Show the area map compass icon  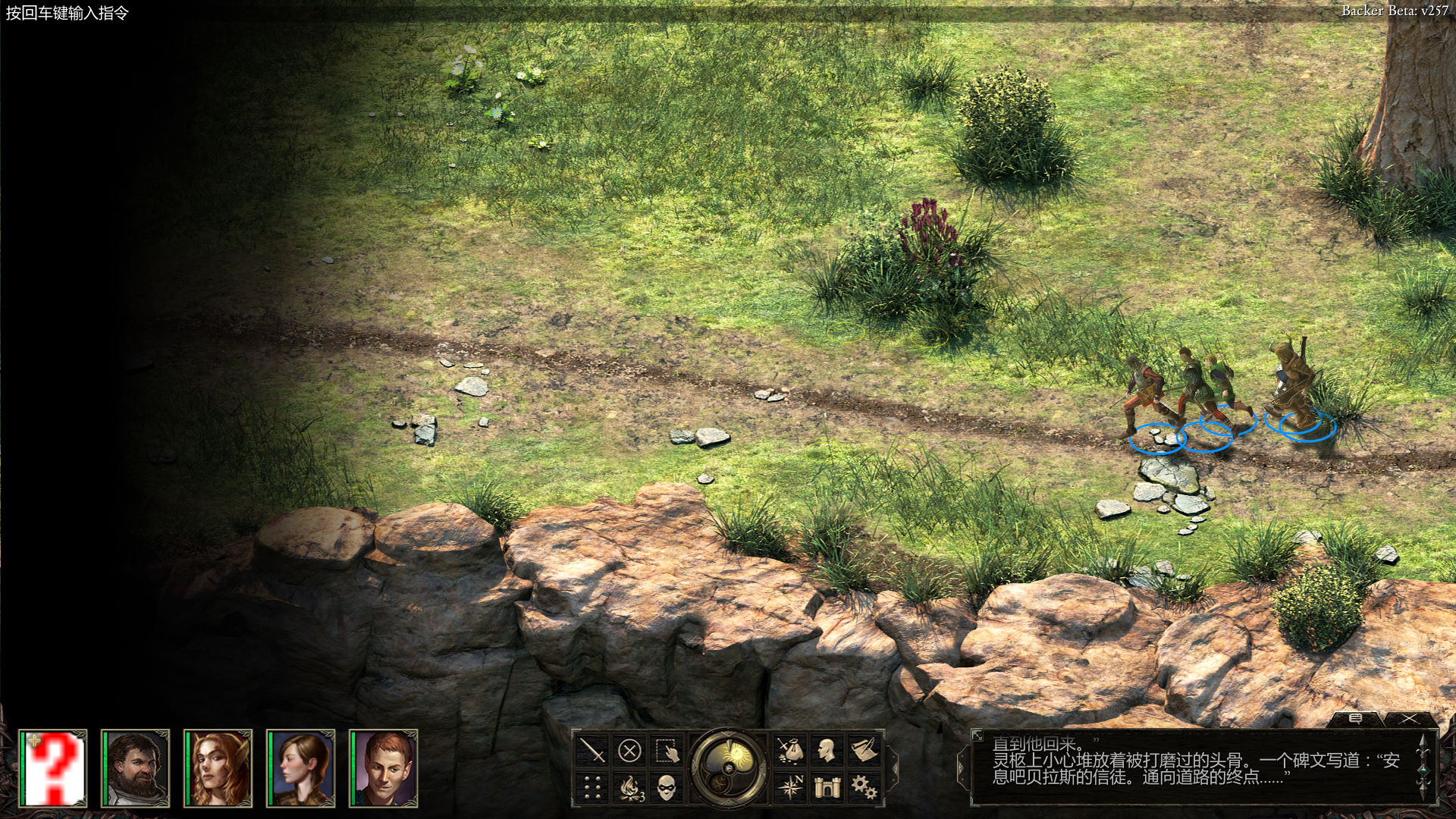(x=790, y=787)
